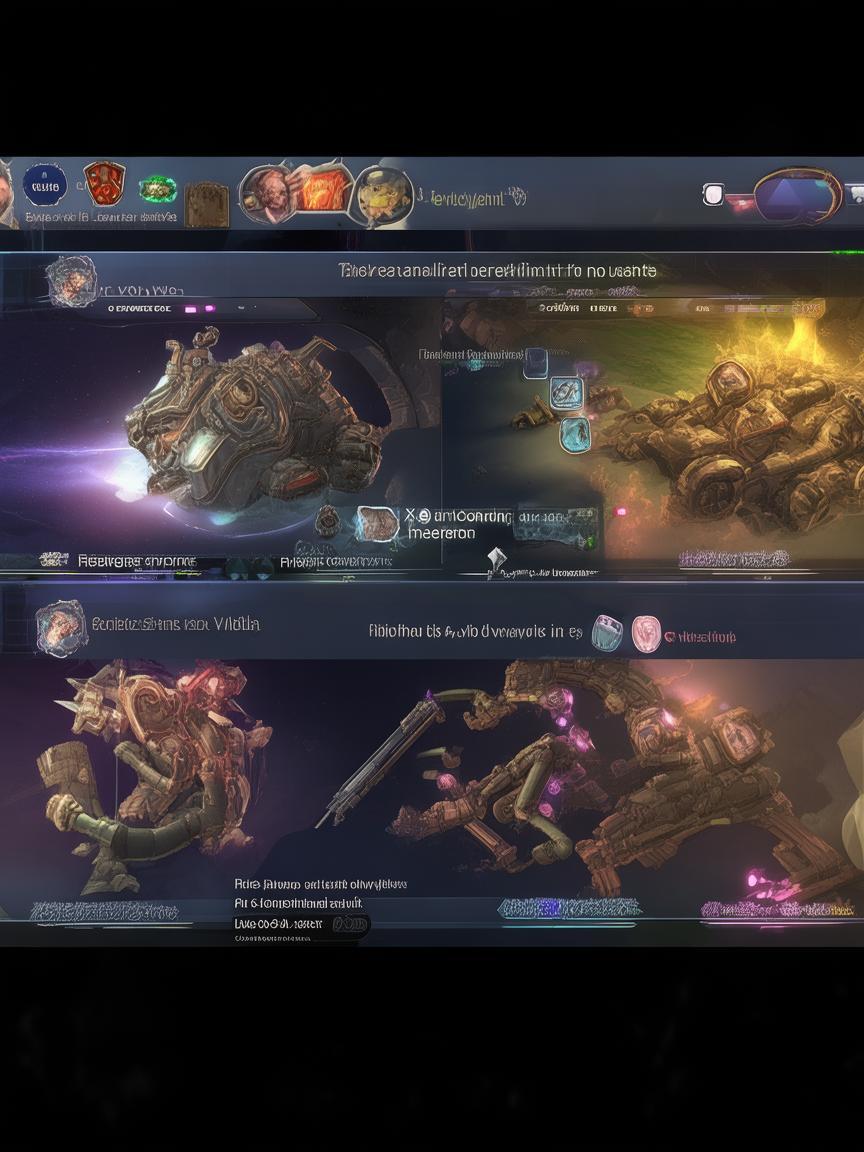Click the small white square icon in top bar

pos(713,194)
